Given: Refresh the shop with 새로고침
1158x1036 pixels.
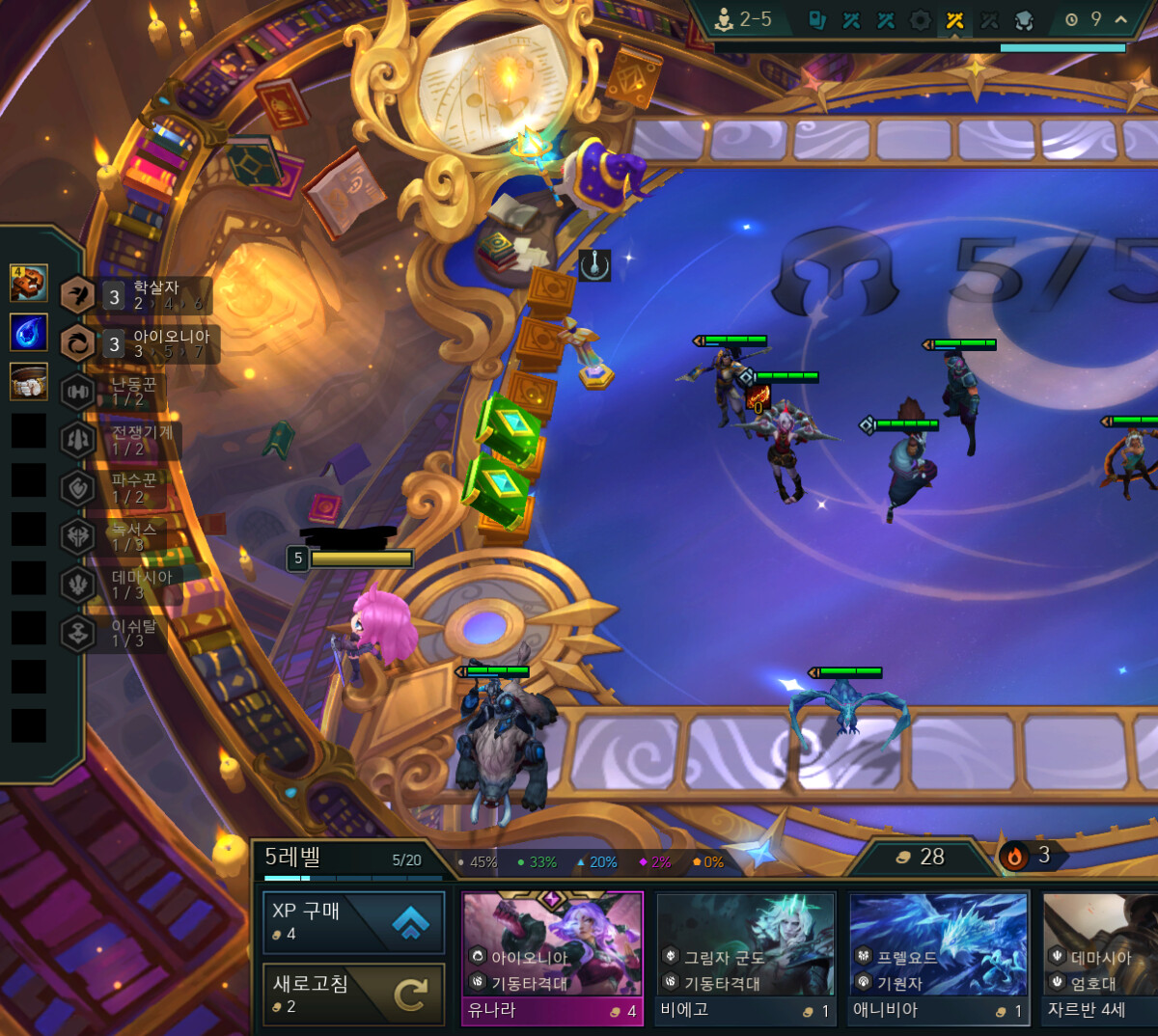Looking at the screenshot, I should [353, 994].
